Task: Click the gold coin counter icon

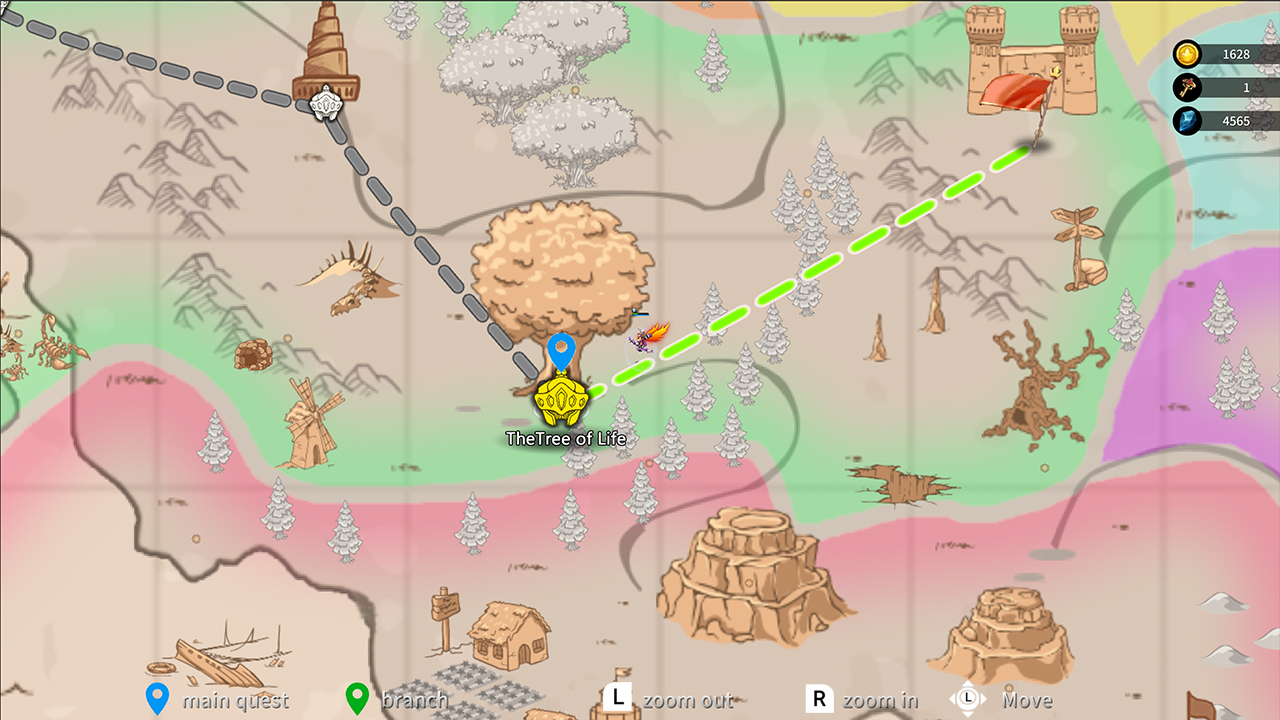Action: [x=1186, y=53]
